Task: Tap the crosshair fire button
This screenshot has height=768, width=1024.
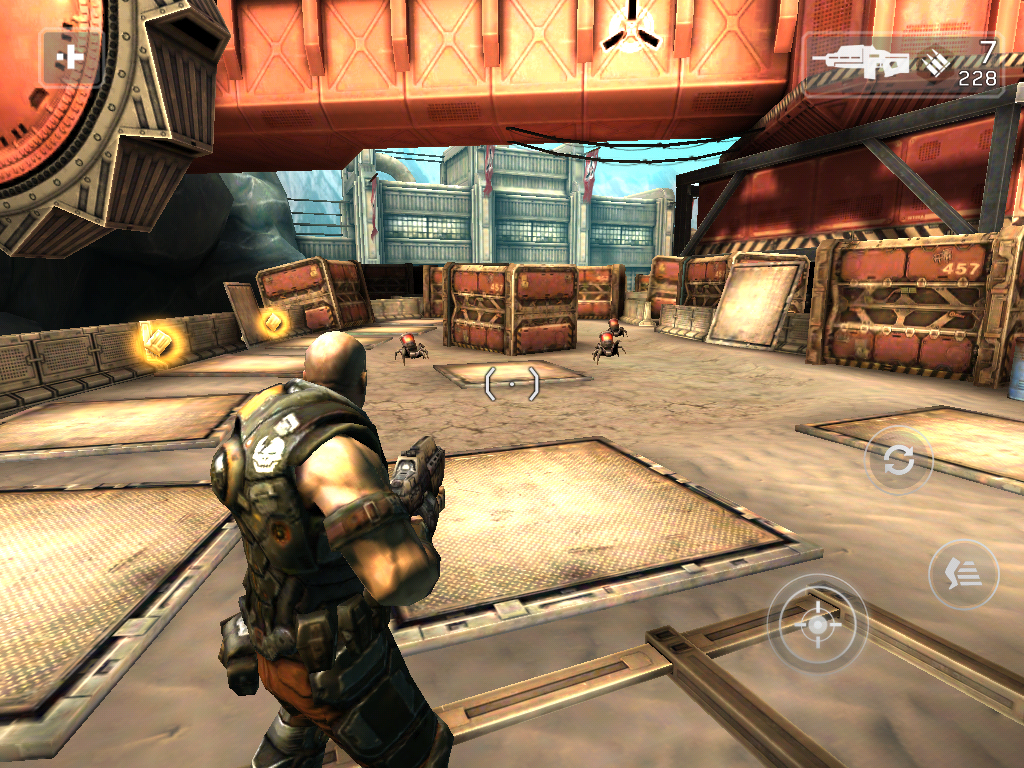Action: click(x=817, y=624)
